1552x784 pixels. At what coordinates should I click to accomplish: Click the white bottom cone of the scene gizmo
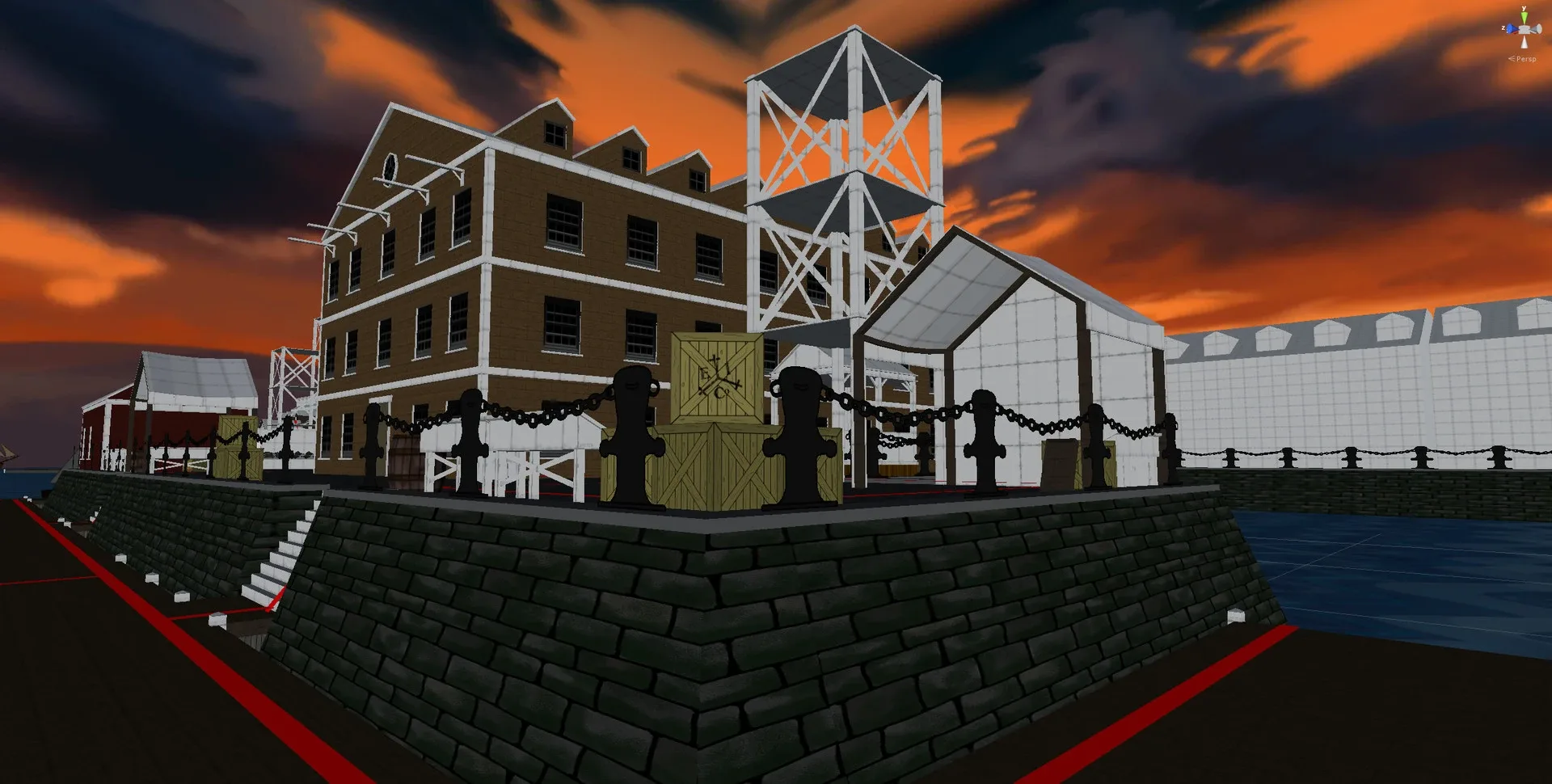[x=1524, y=42]
